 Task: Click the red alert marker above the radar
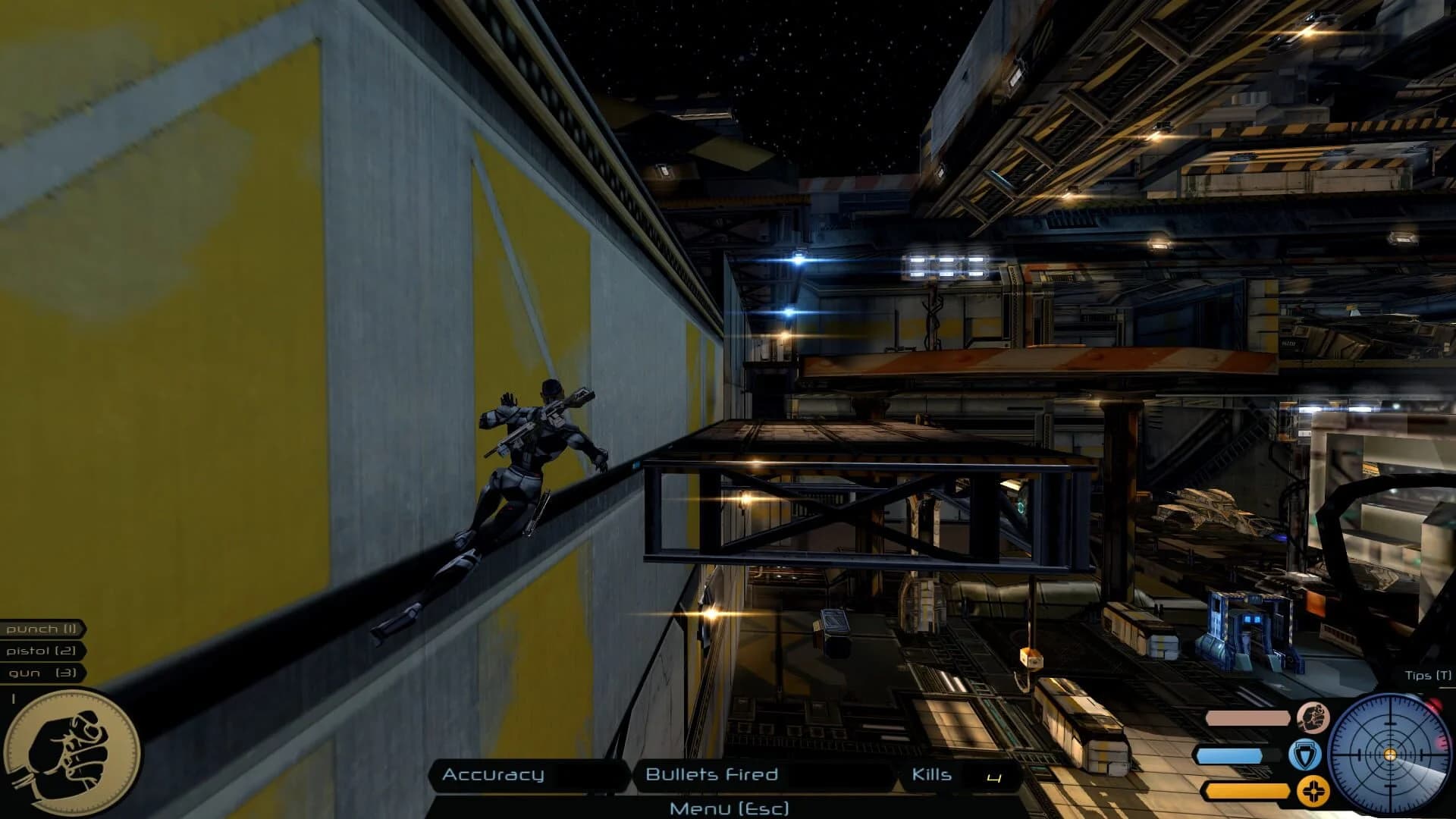click(1433, 704)
